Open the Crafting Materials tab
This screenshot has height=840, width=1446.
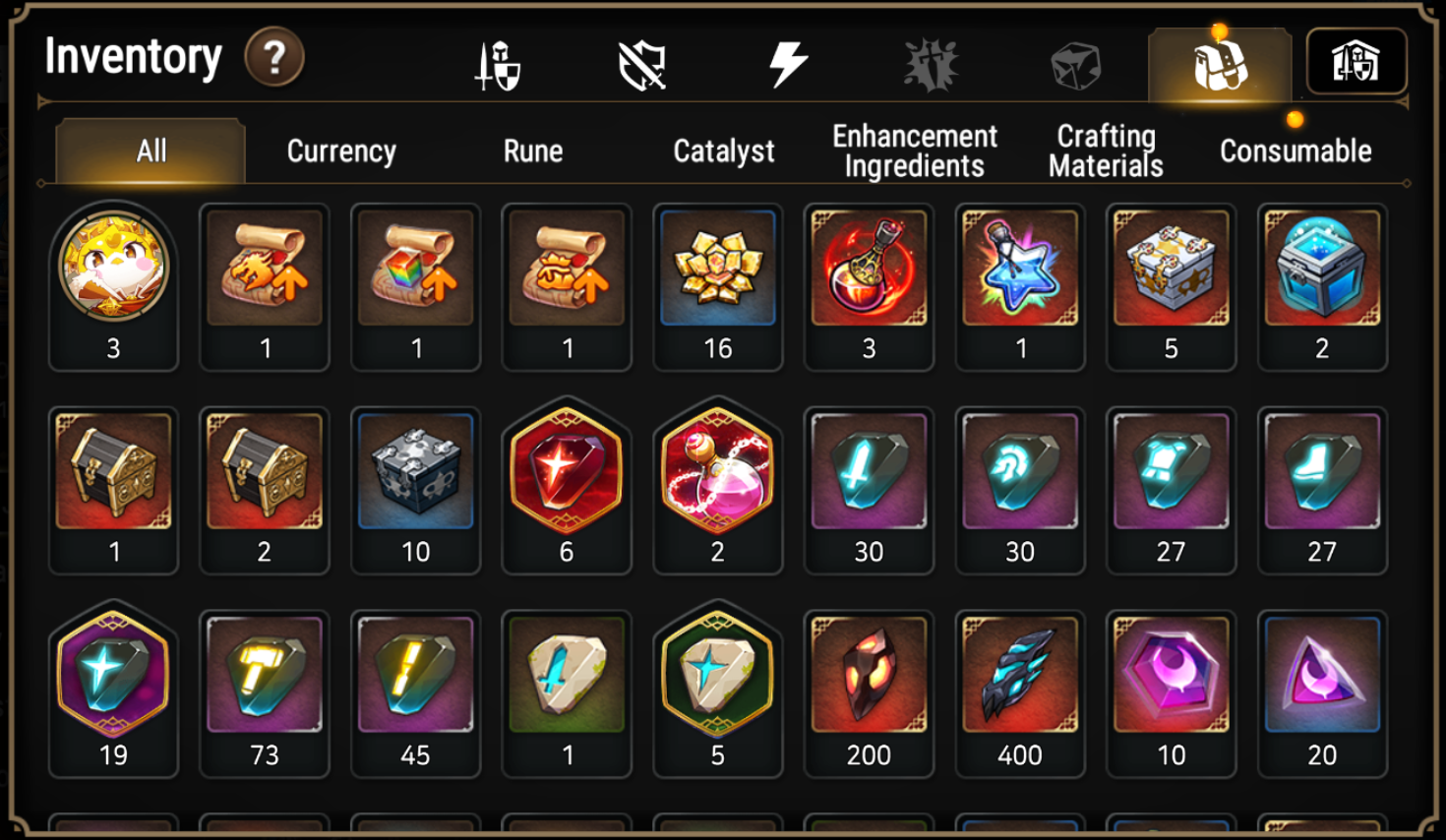1104,148
